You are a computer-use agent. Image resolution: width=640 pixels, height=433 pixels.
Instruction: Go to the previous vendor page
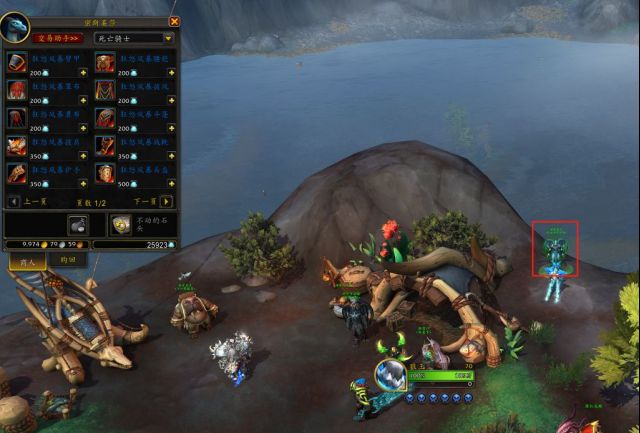[x=14, y=201]
